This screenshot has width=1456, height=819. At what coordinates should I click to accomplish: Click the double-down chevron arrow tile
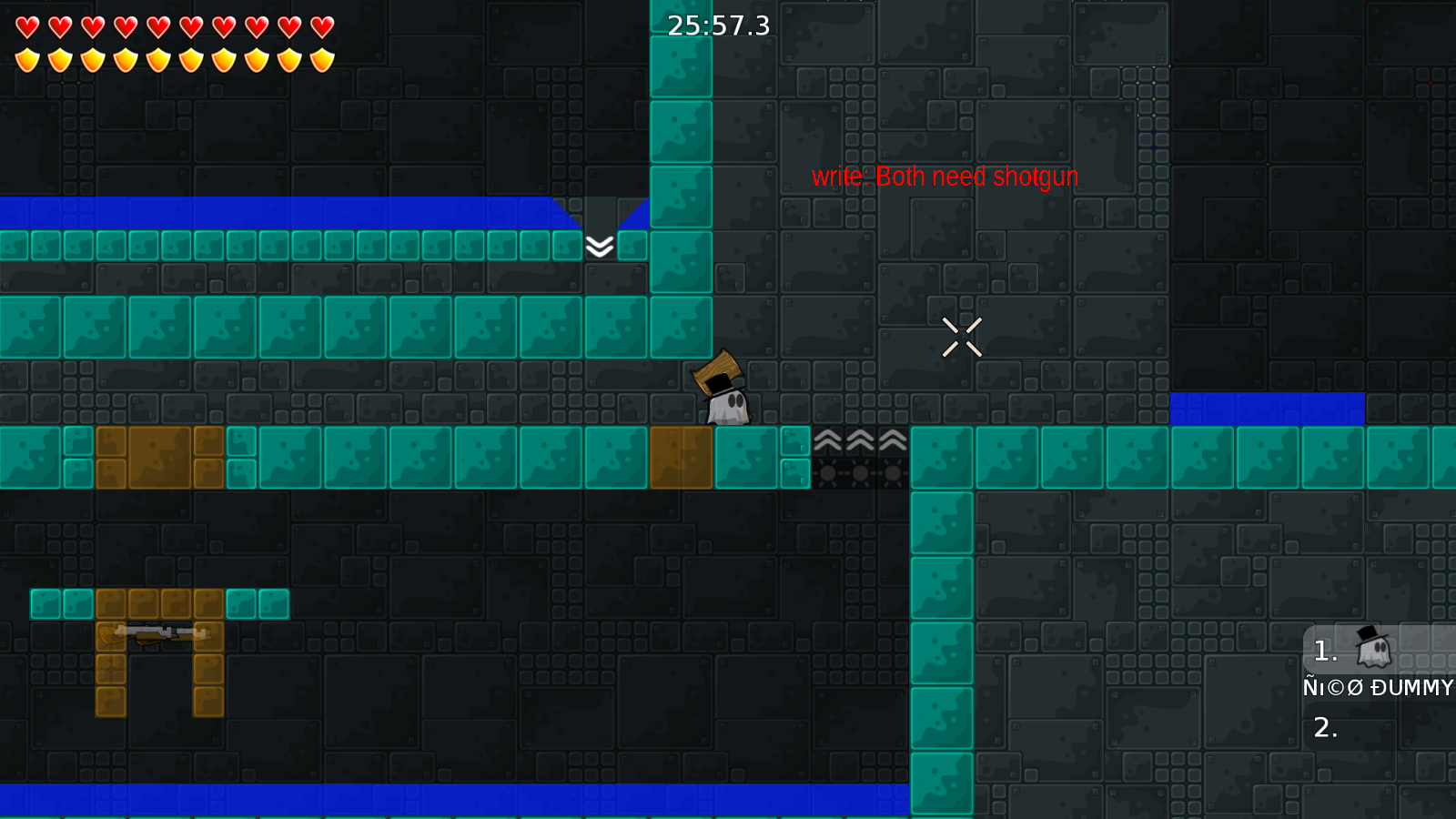[600, 244]
